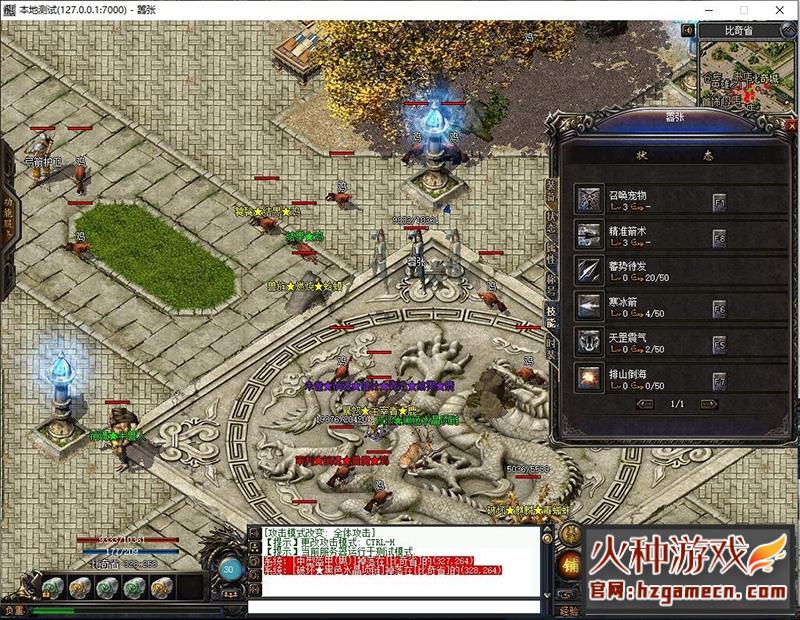
Task: Click the F5 hotkey button for 天罡震气
Action: 718,345
